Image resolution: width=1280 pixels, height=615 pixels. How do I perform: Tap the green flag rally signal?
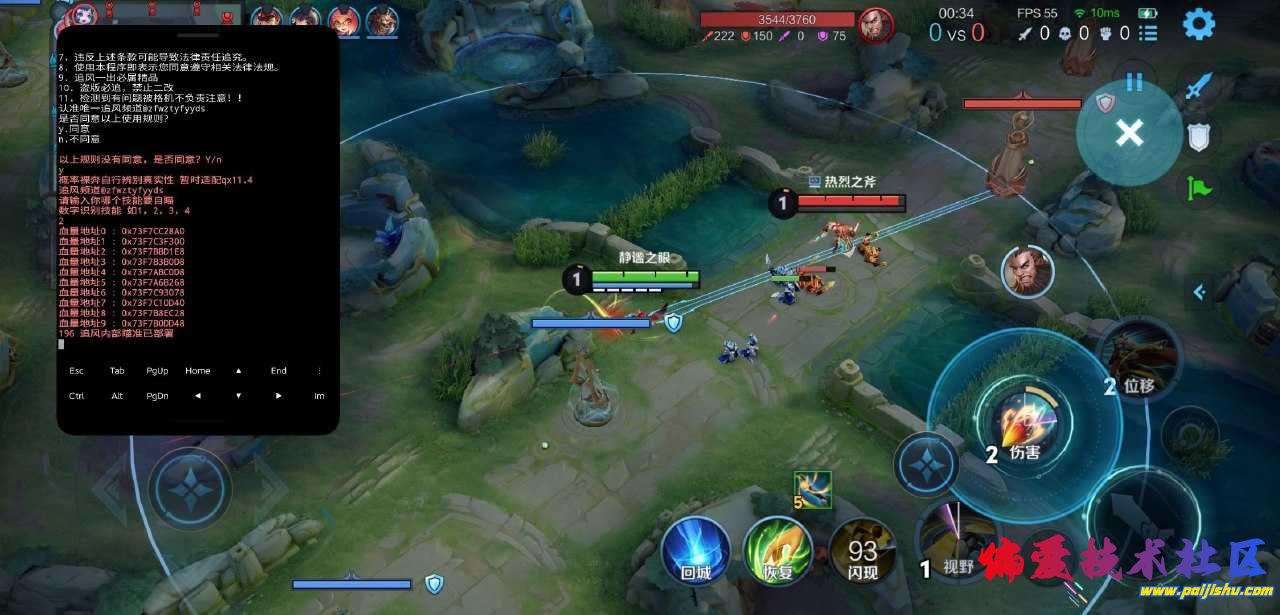[x=1198, y=187]
